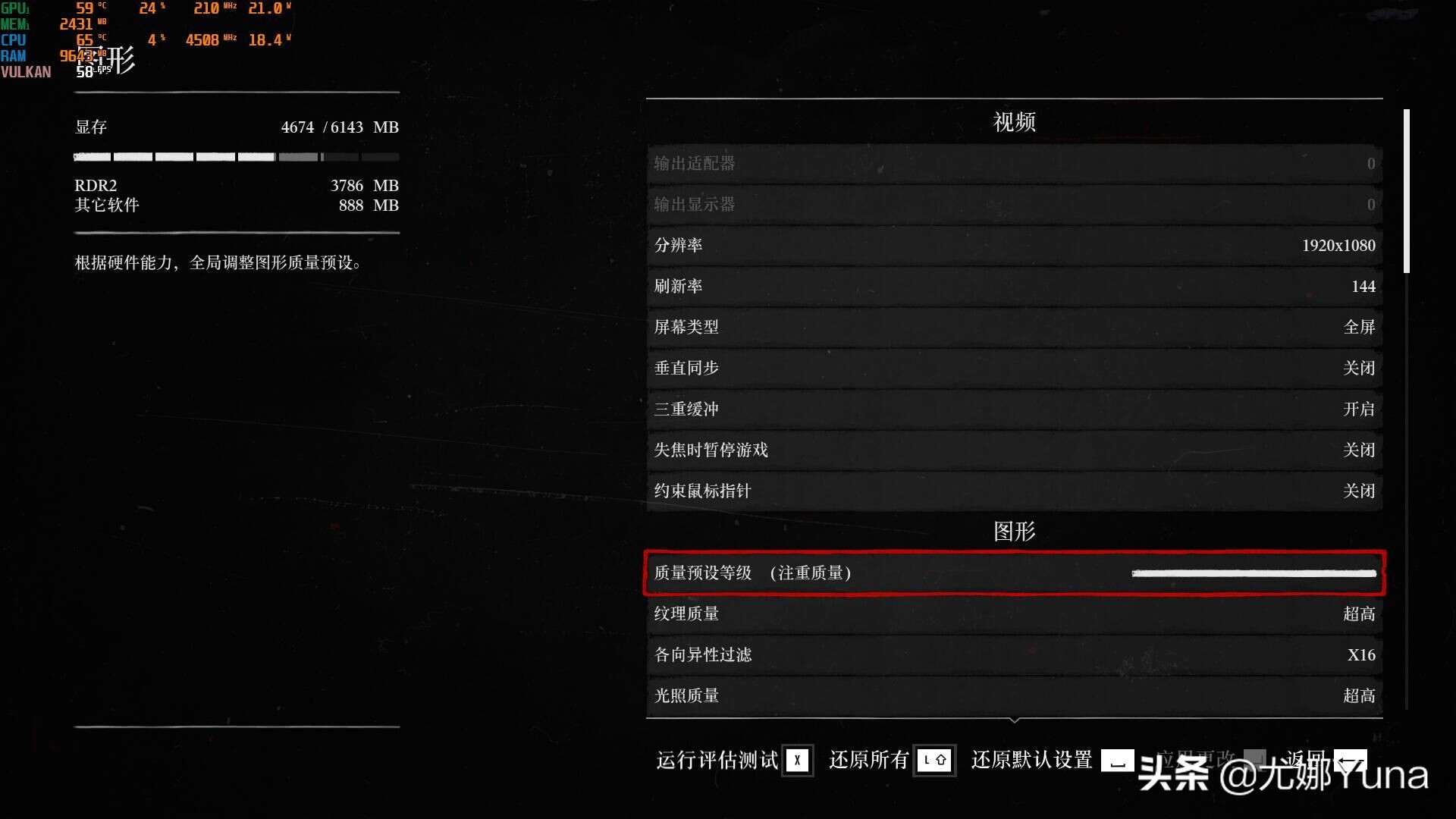Click the 运行评估测试 benchmark button

pos(717,761)
